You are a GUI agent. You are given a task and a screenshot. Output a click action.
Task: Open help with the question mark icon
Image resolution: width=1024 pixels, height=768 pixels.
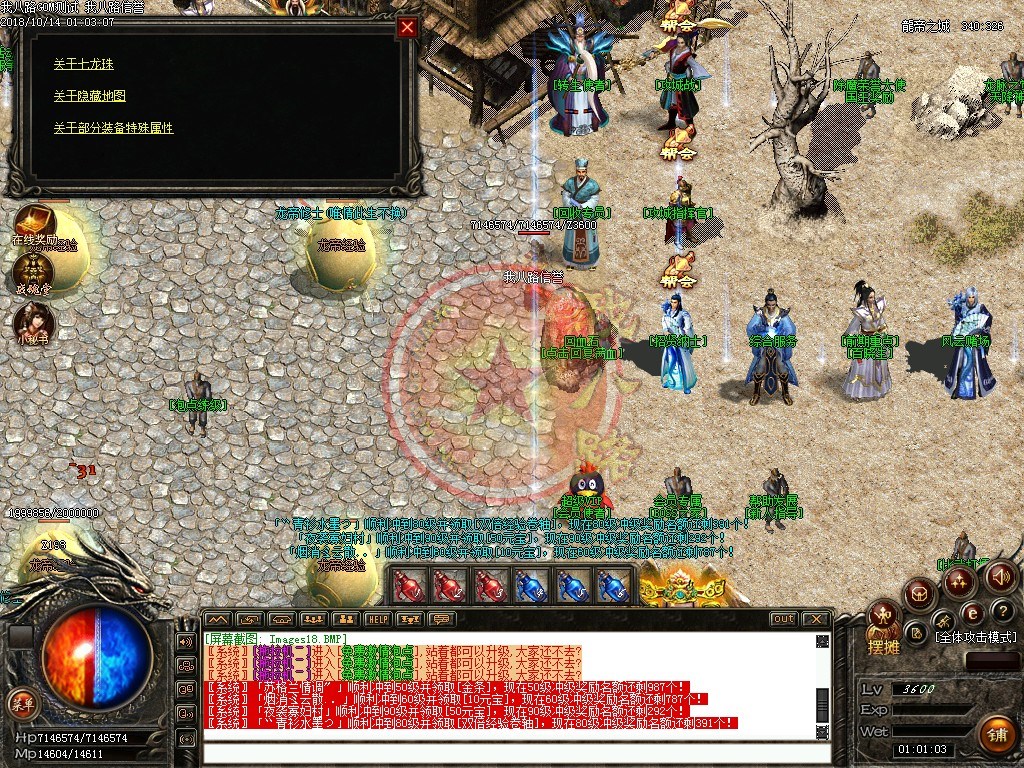(1004, 610)
